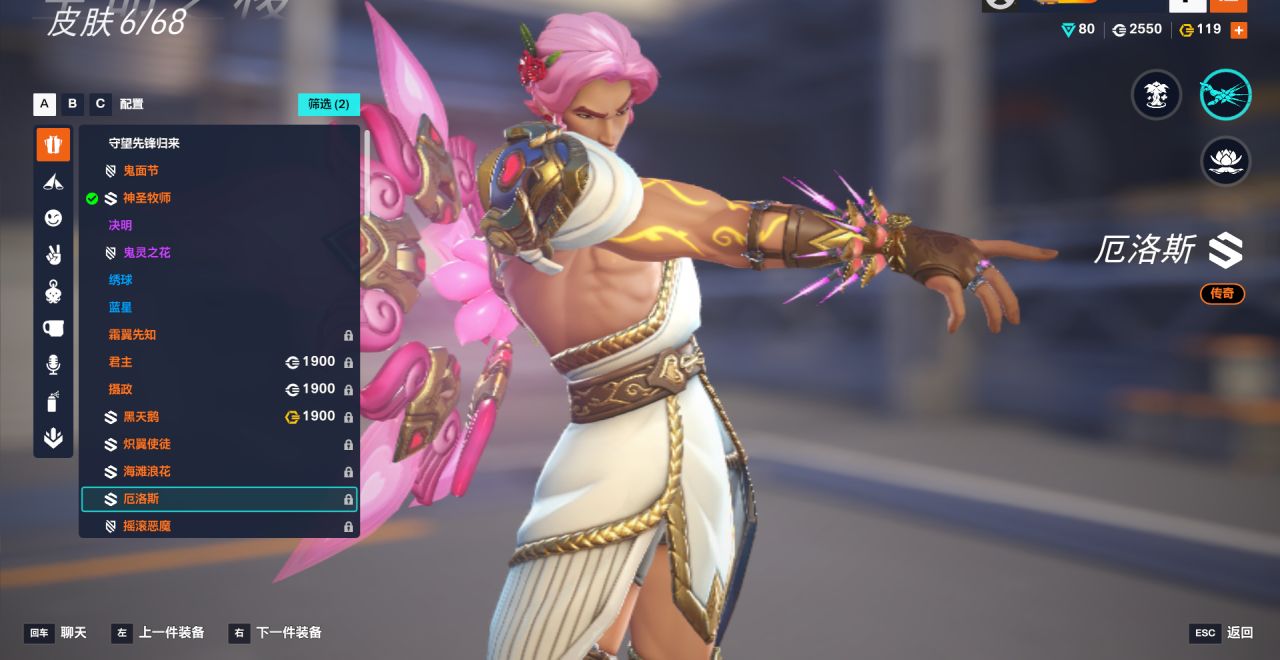1280x660 pixels.
Task: Pick the 鬼灵之花 skin
Action: [x=146, y=253]
